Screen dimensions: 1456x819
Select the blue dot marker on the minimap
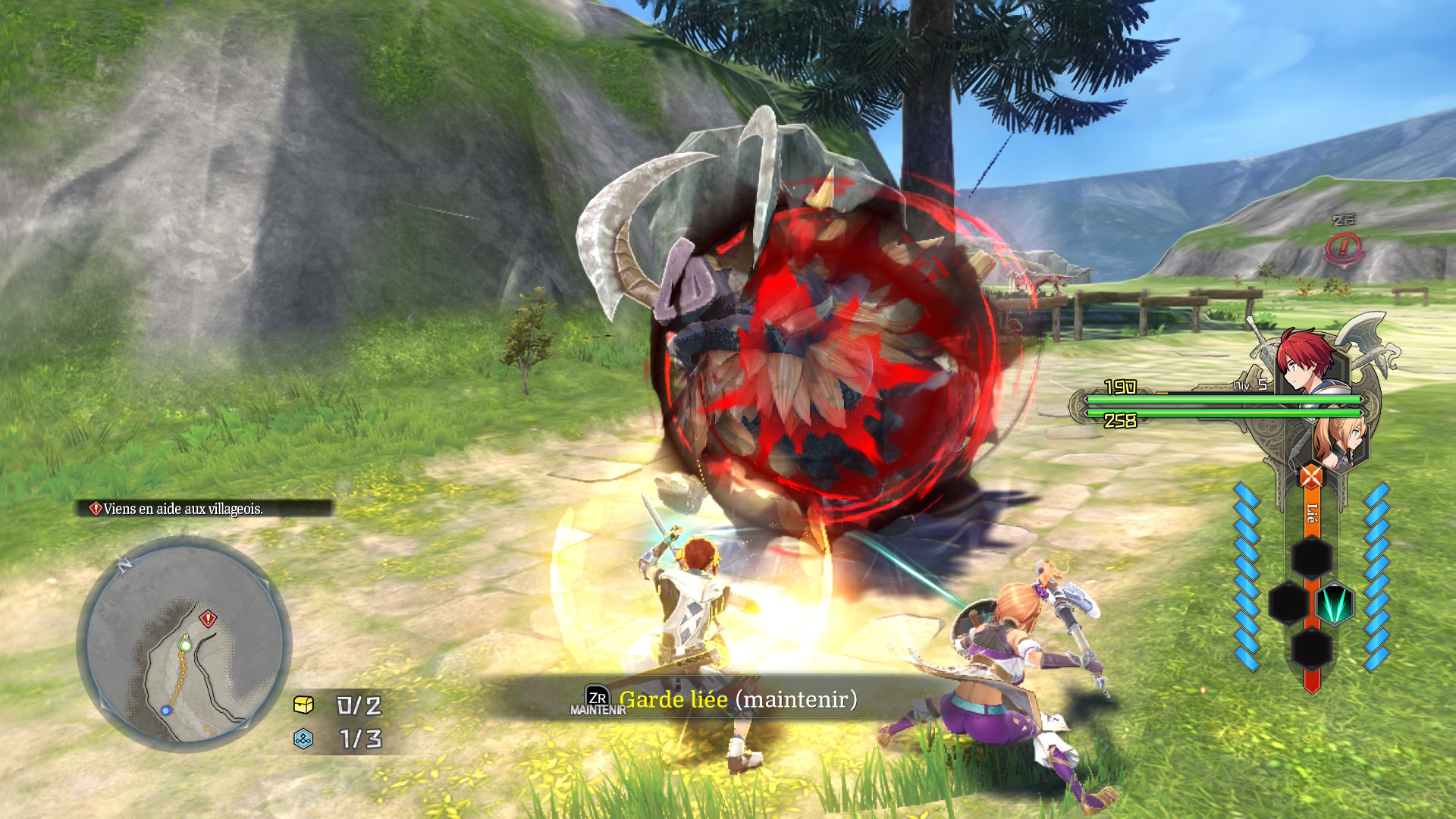[x=166, y=711]
